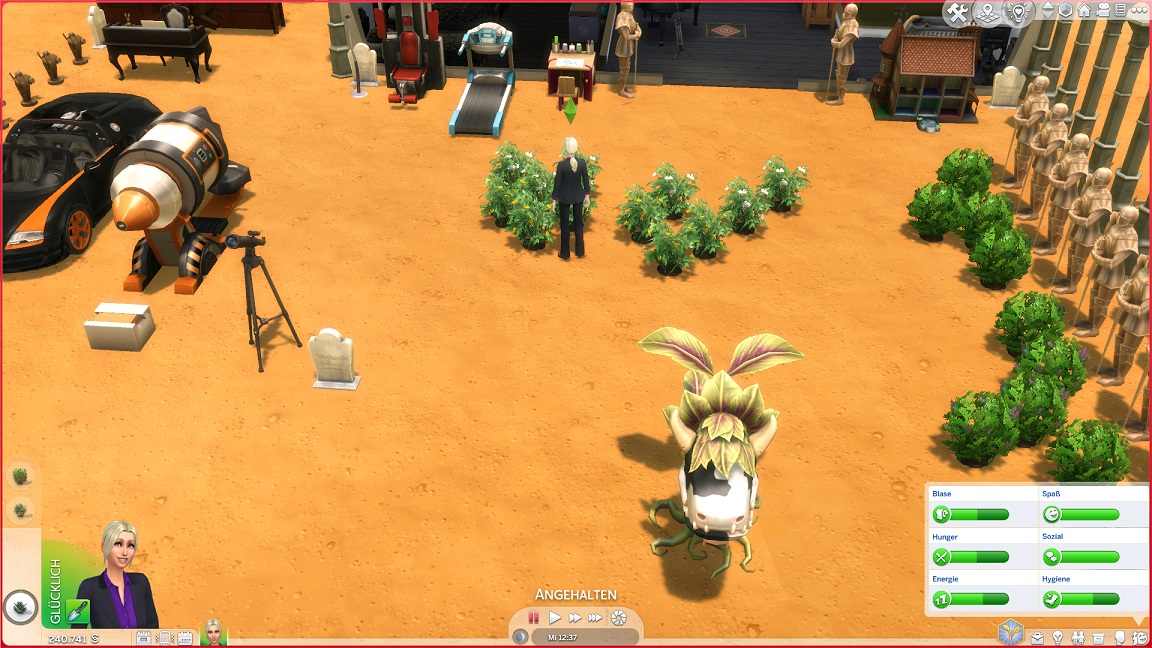1152x648 pixels.
Task: Click the house icon to center on lot
Action: click(1083, 11)
